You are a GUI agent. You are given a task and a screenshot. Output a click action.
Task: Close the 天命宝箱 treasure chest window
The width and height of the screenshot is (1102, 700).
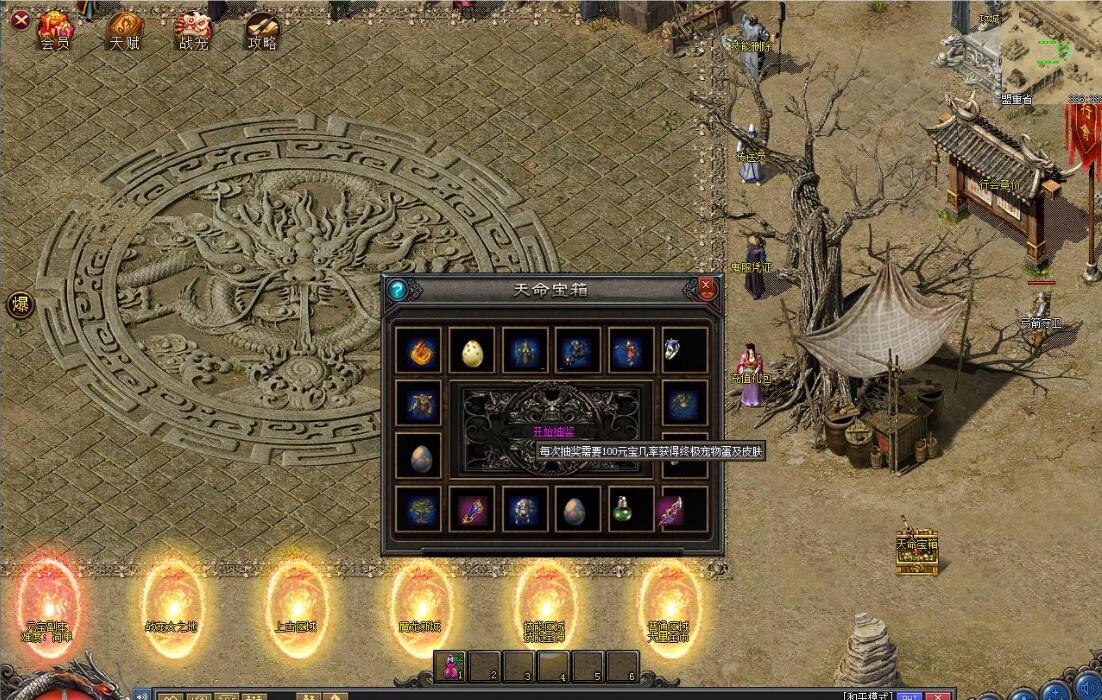click(707, 289)
